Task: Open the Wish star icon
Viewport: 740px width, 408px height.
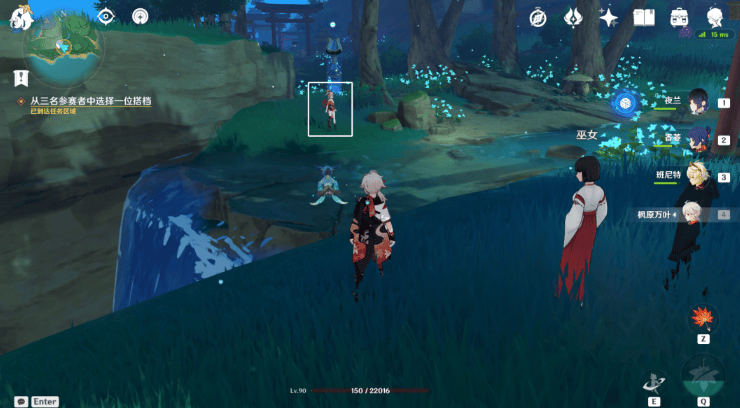Action: pos(608,17)
